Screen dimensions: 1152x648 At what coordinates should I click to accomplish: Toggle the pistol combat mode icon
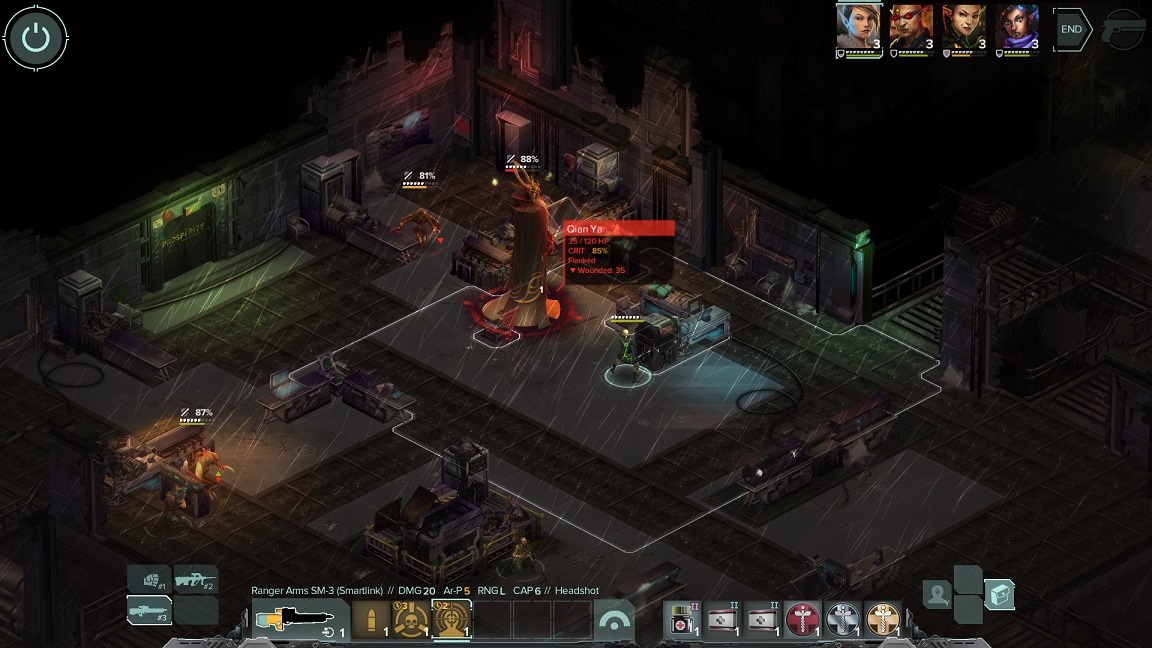(x=1123, y=30)
